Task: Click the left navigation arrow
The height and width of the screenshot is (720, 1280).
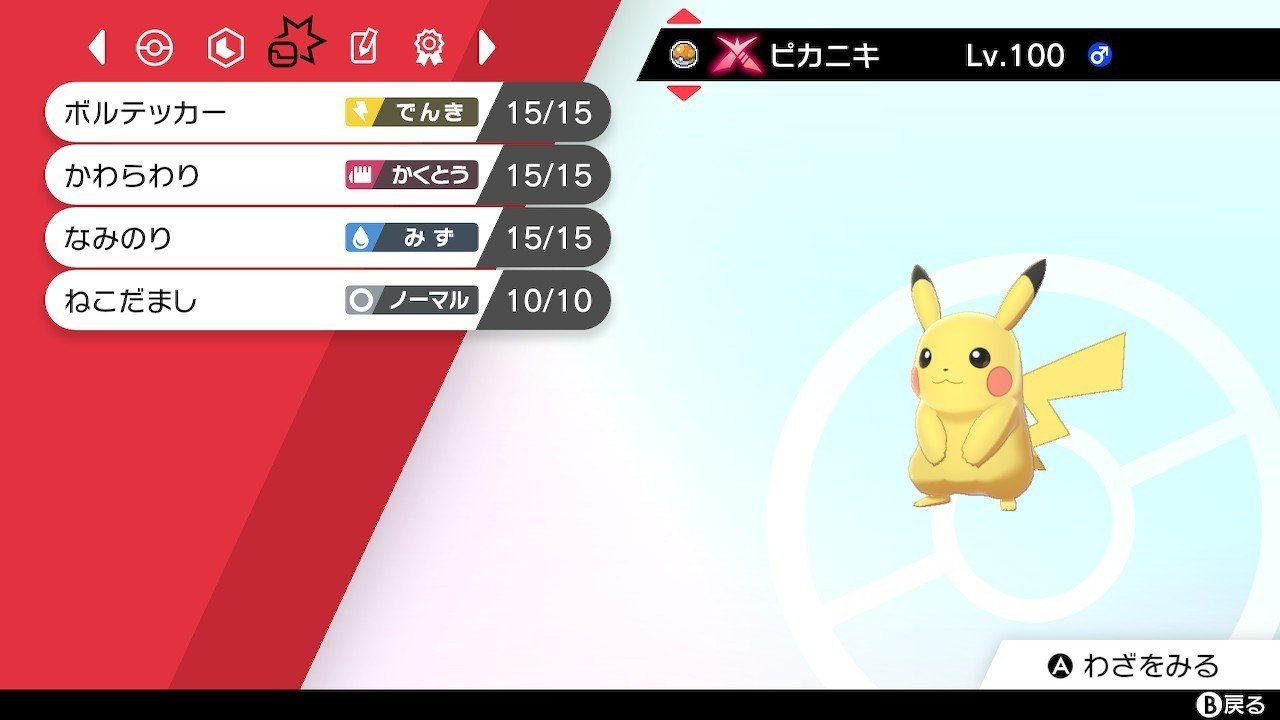Action: [x=95, y=46]
